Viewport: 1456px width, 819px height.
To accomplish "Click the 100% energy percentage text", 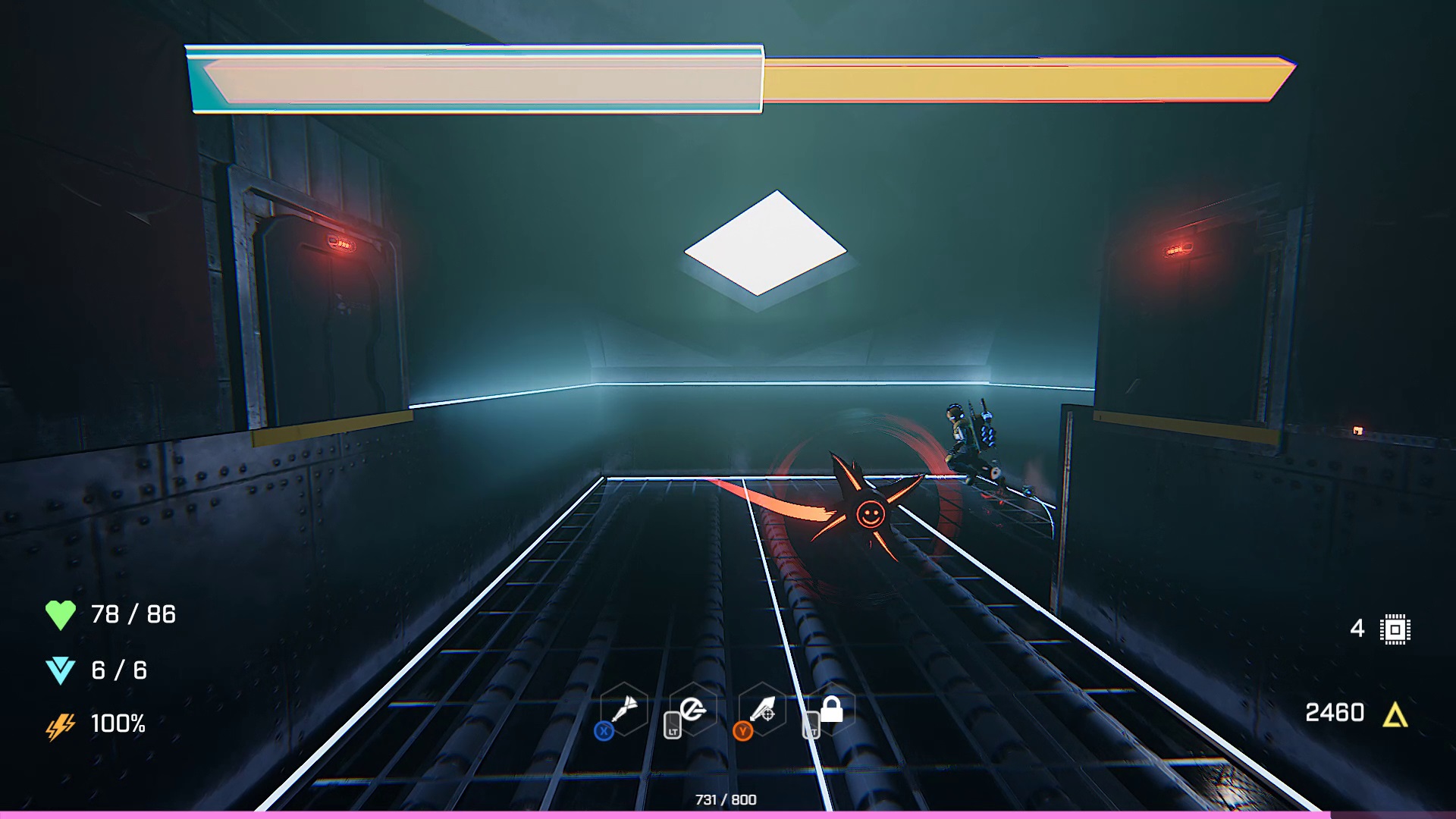I will [118, 725].
